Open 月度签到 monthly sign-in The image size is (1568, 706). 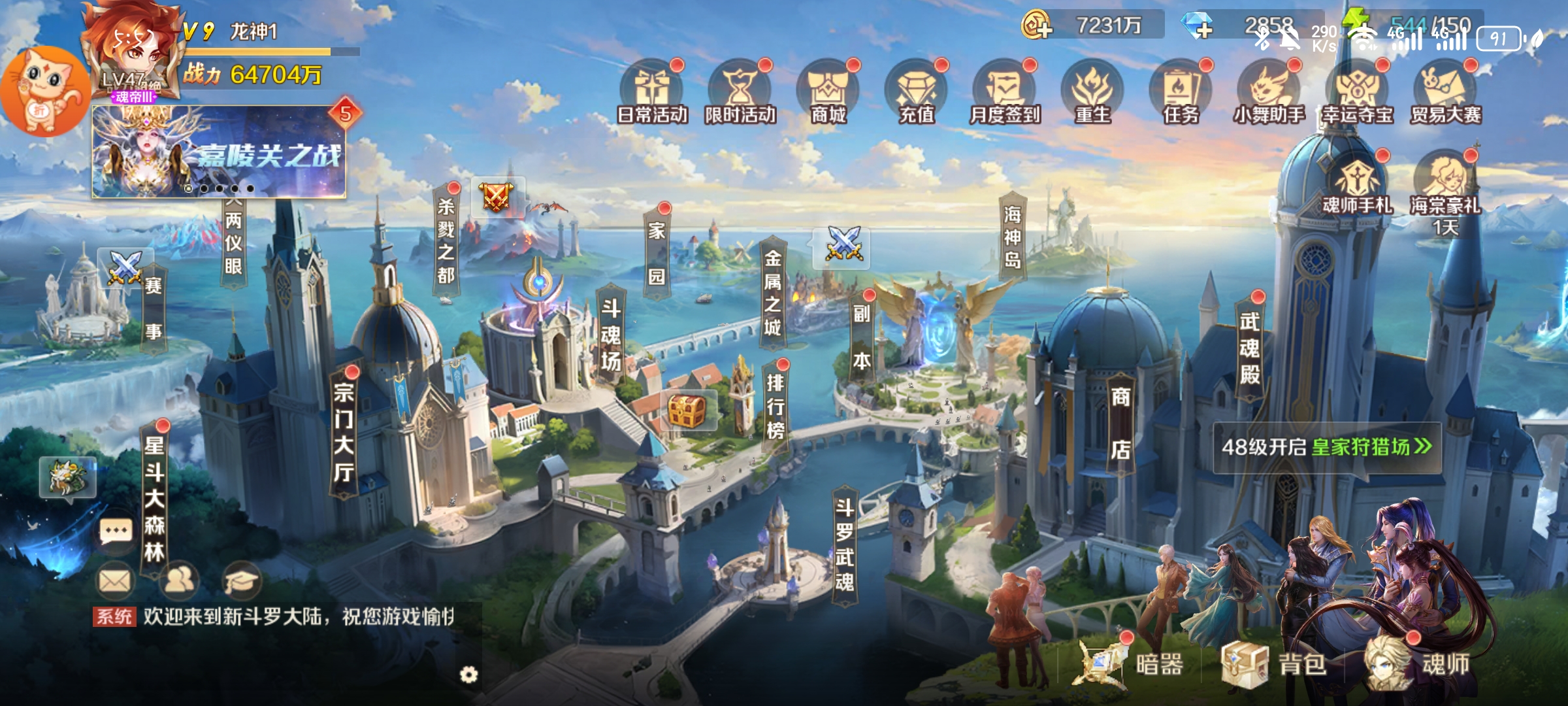[1005, 92]
